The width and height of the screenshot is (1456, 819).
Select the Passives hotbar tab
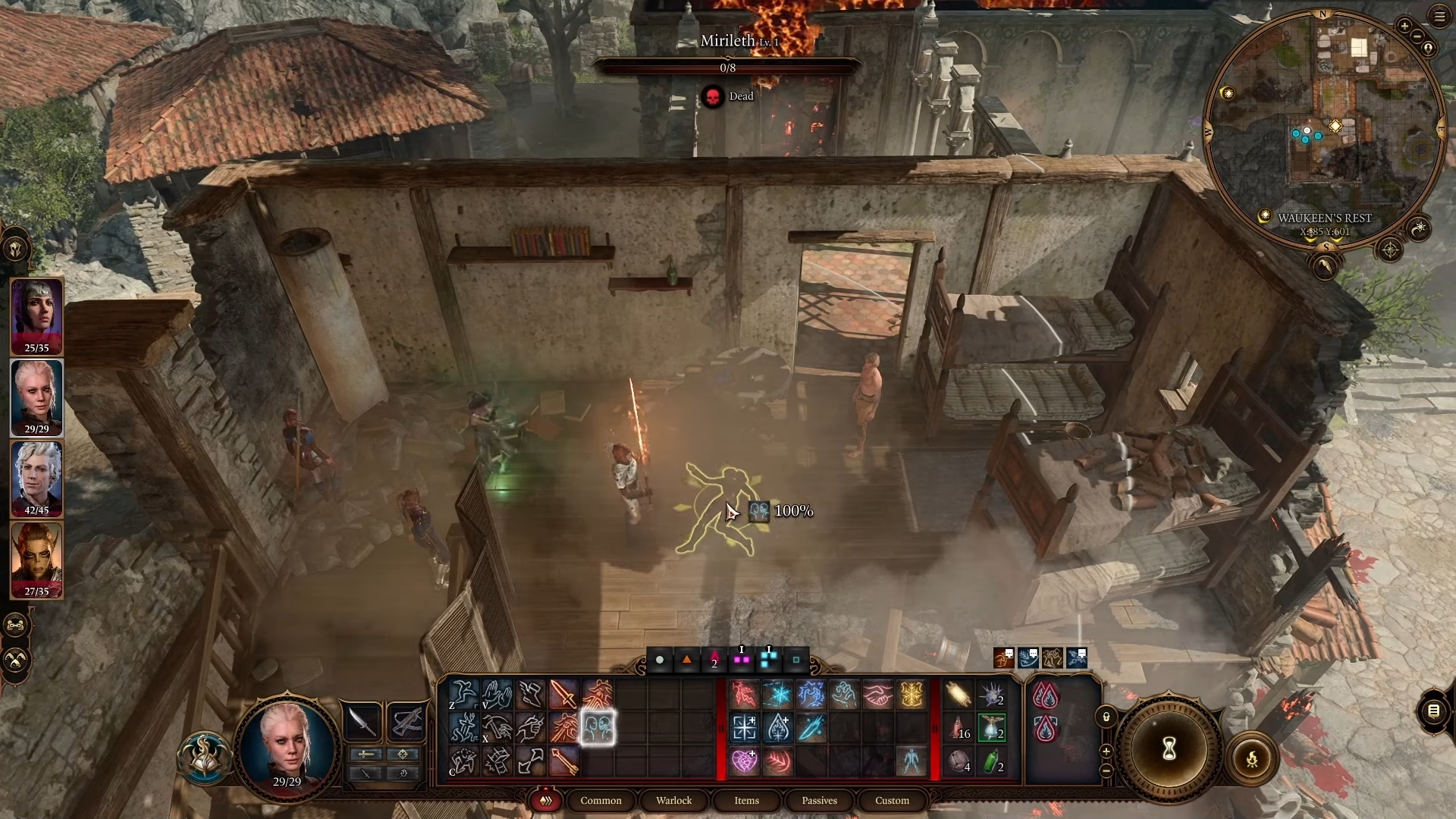(819, 800)
